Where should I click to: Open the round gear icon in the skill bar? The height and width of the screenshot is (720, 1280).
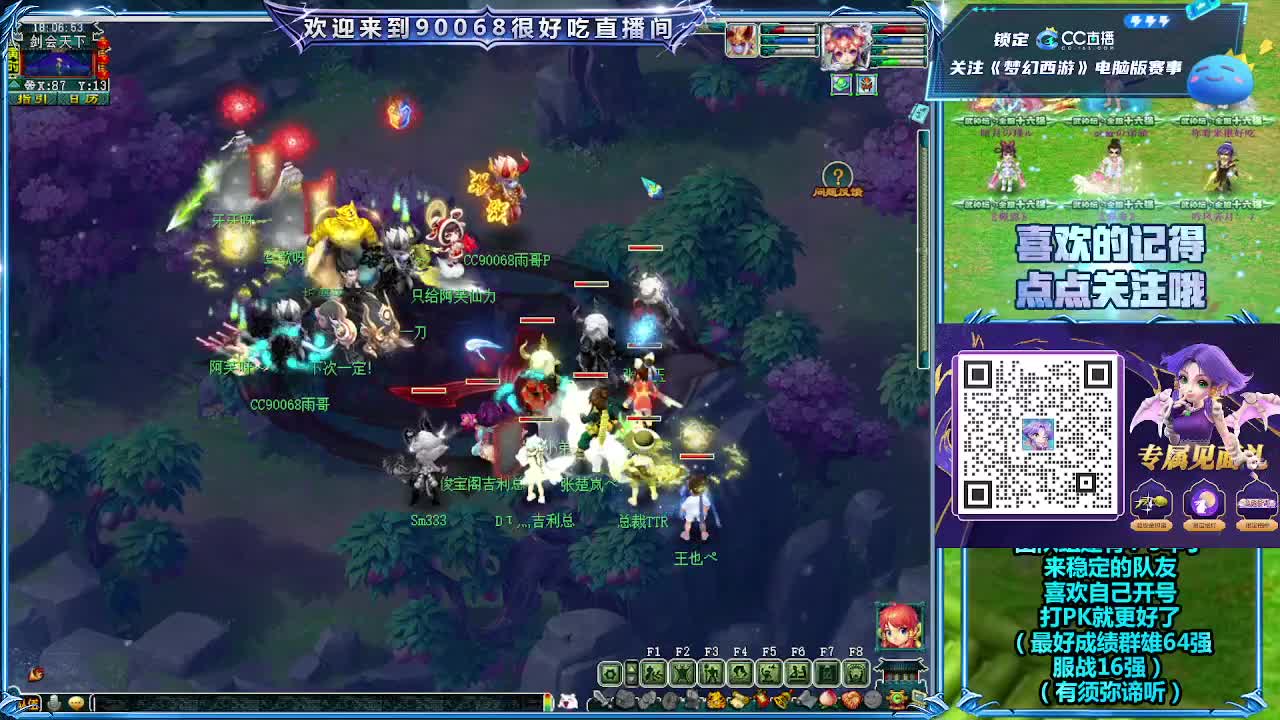(609, 674)
